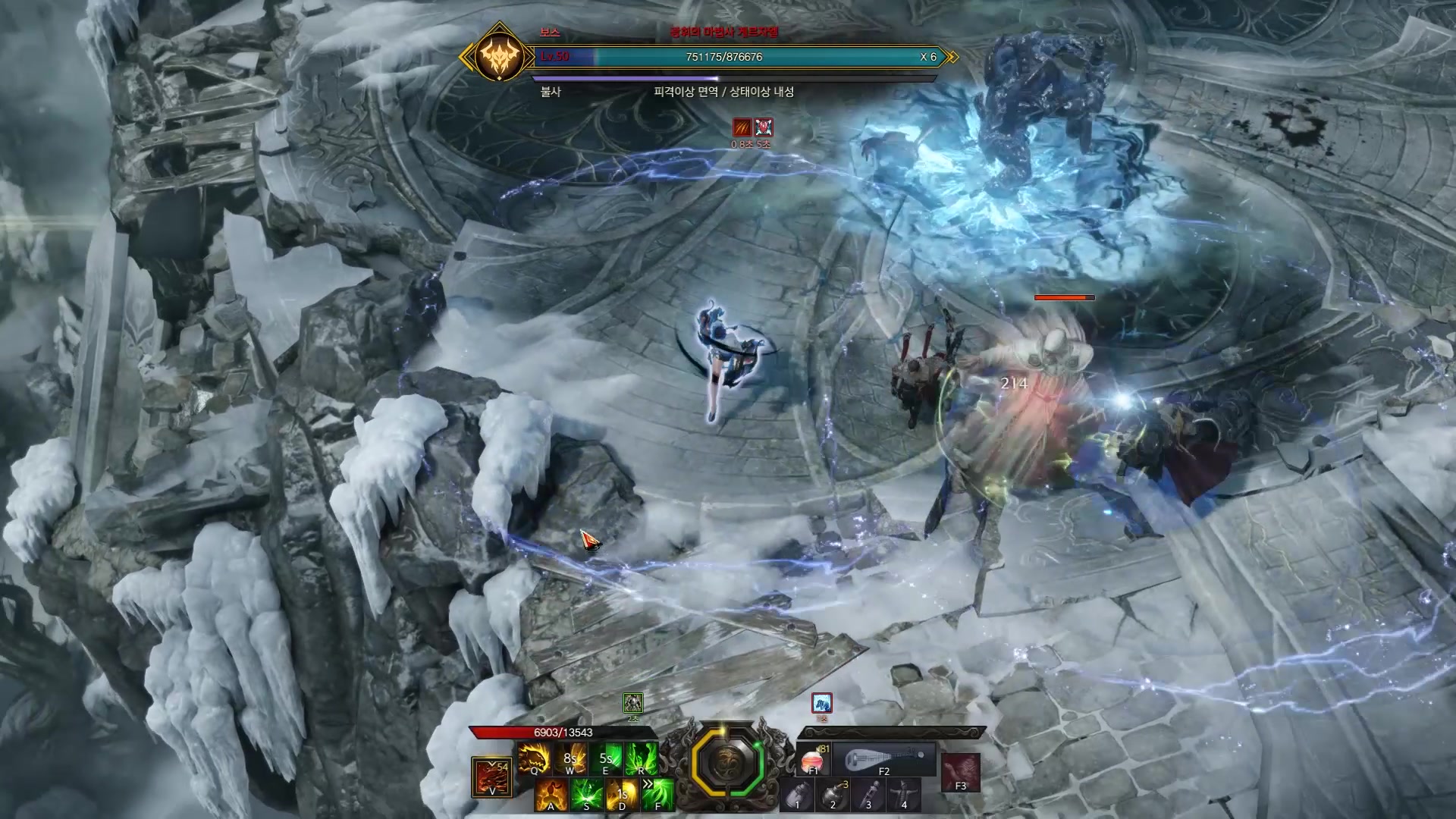Deploy the scarecrow item in slot 4
This screenshot has width=1456, height=819.
click(x=904, y=795)
